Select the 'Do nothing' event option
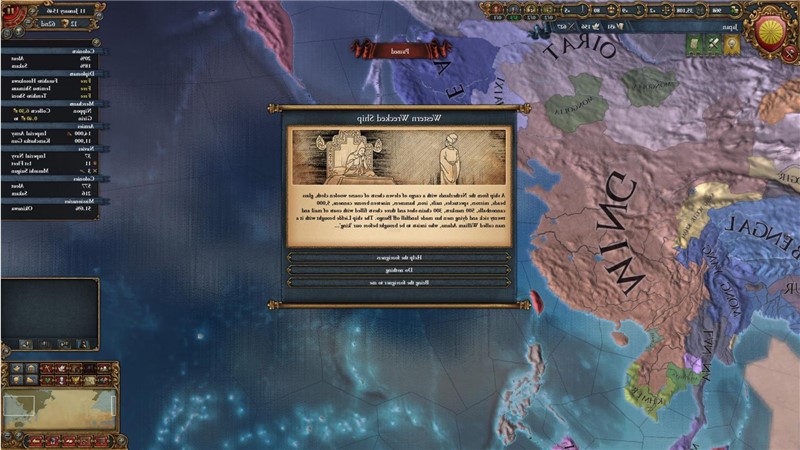The image size is (800, 450). click(400, 270)
